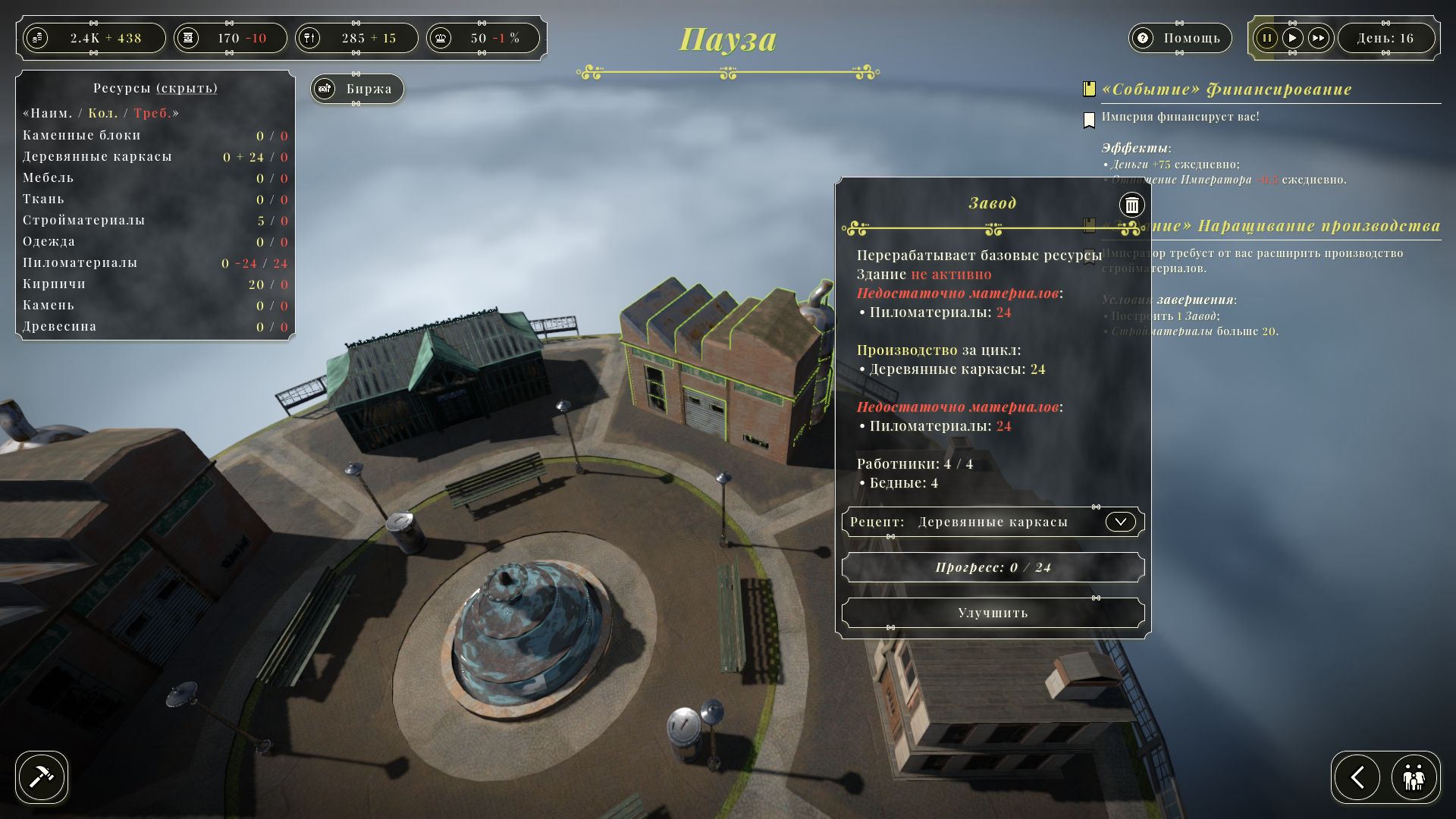Upgrade the factory with Улучшить

tap(993, 613)
